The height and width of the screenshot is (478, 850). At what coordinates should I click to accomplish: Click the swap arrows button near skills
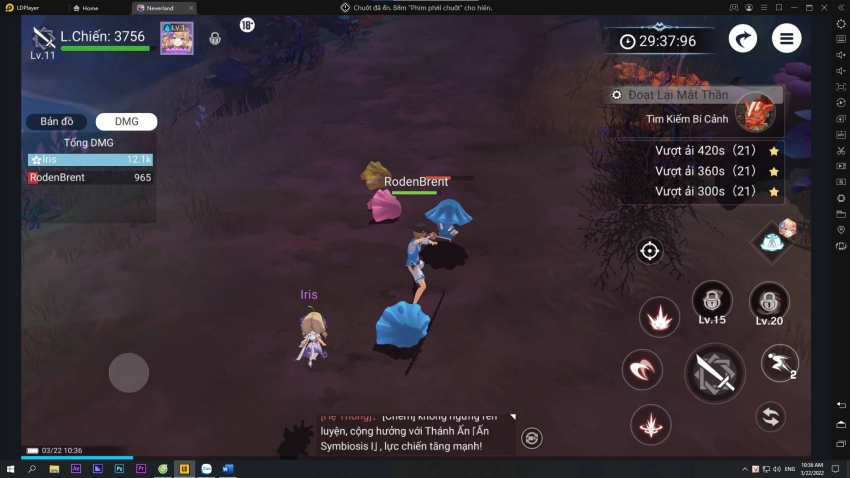[769, 416]
